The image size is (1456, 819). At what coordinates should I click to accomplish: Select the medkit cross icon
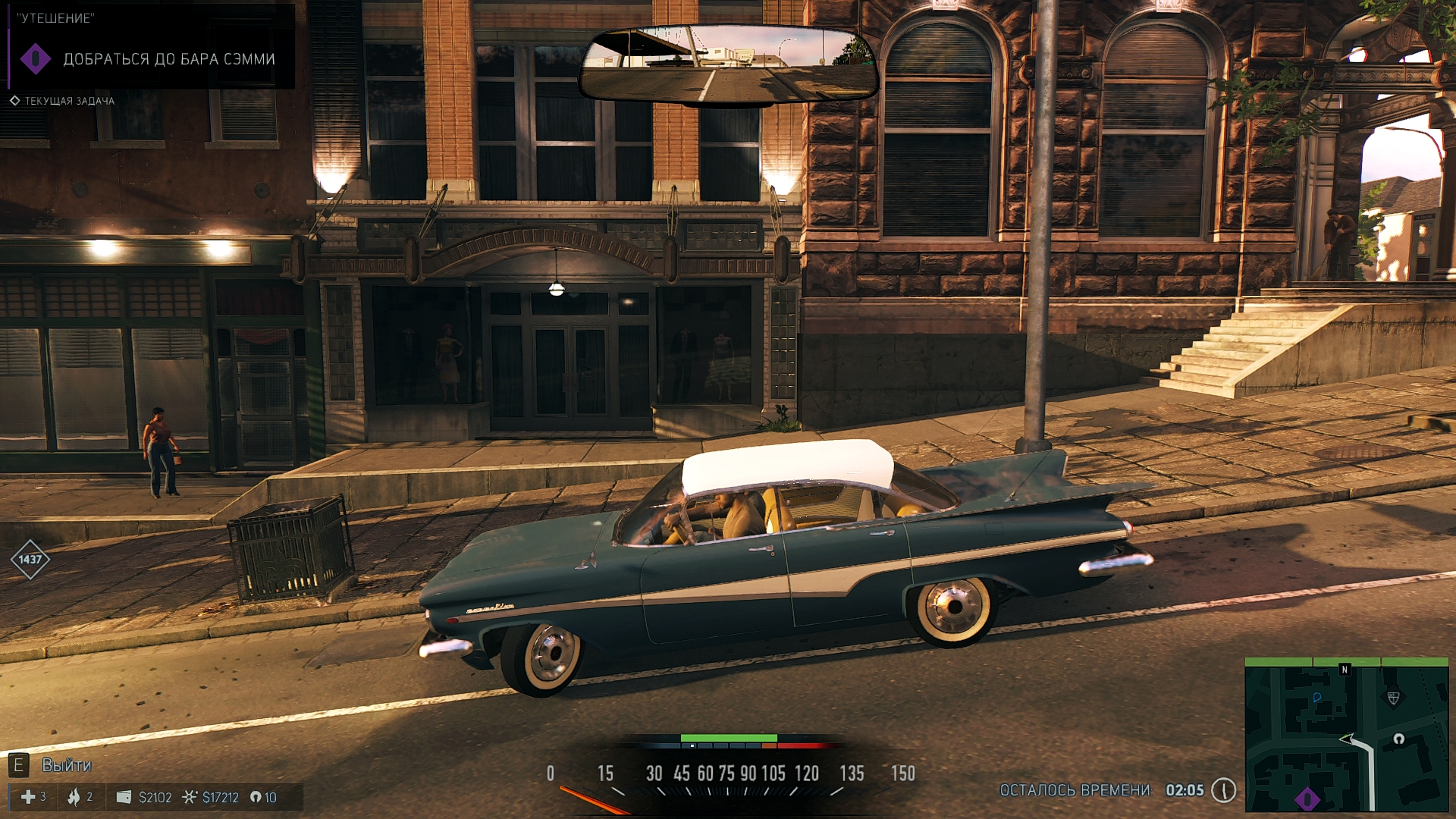pos(28,797)
